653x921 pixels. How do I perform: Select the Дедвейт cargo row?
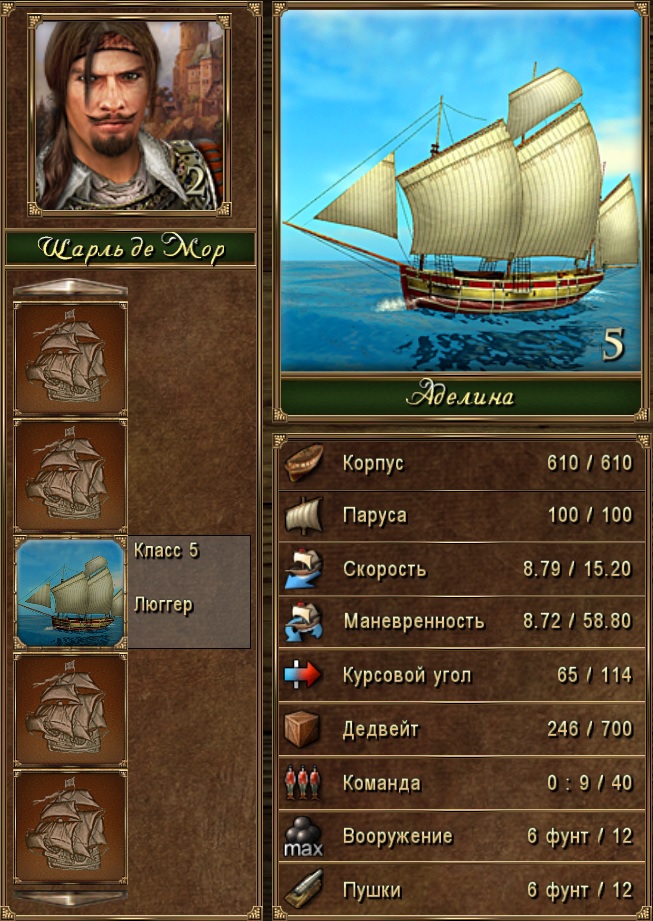coord(460,729)
